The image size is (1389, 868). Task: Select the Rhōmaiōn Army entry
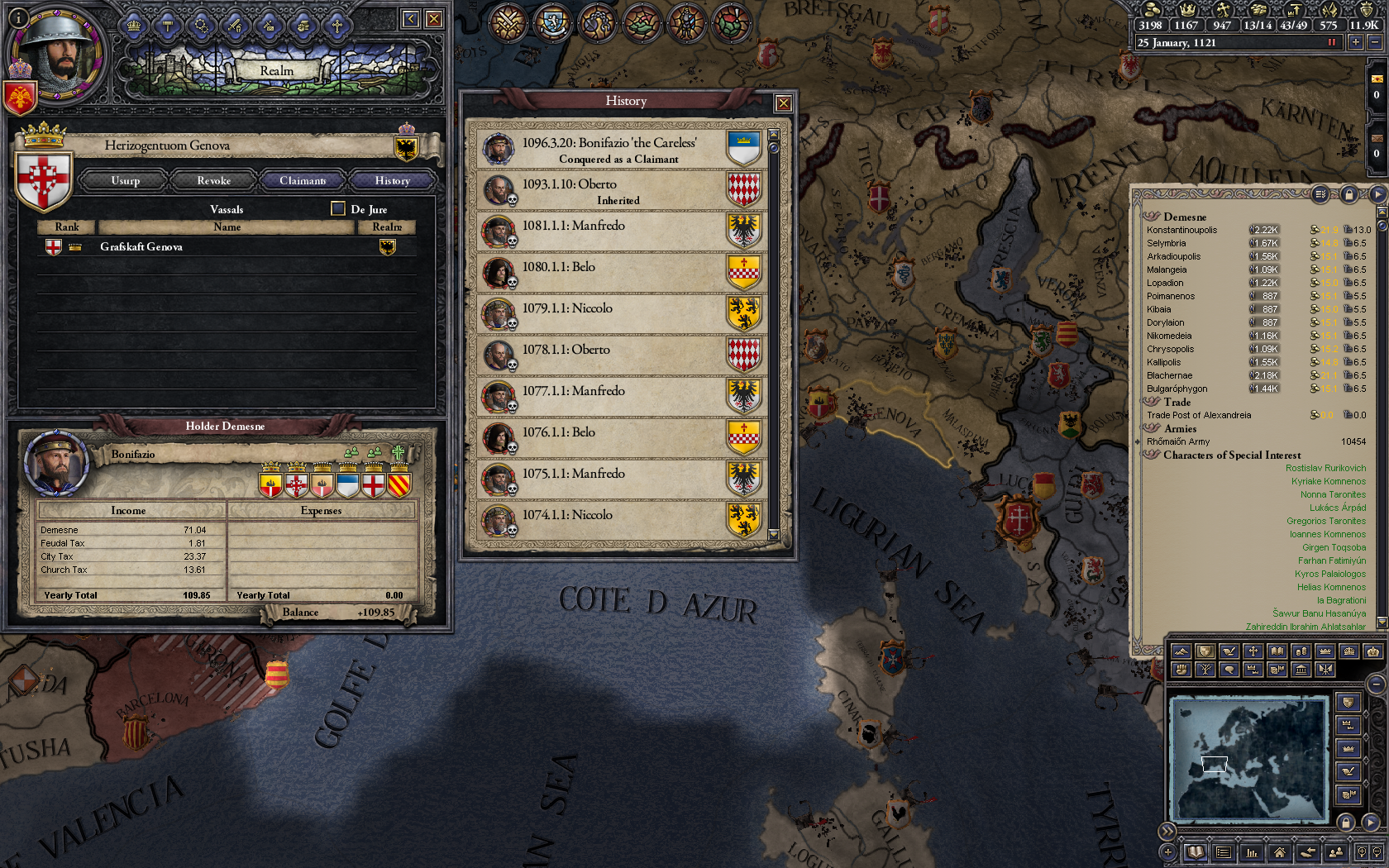click(x=1178, y=441)
